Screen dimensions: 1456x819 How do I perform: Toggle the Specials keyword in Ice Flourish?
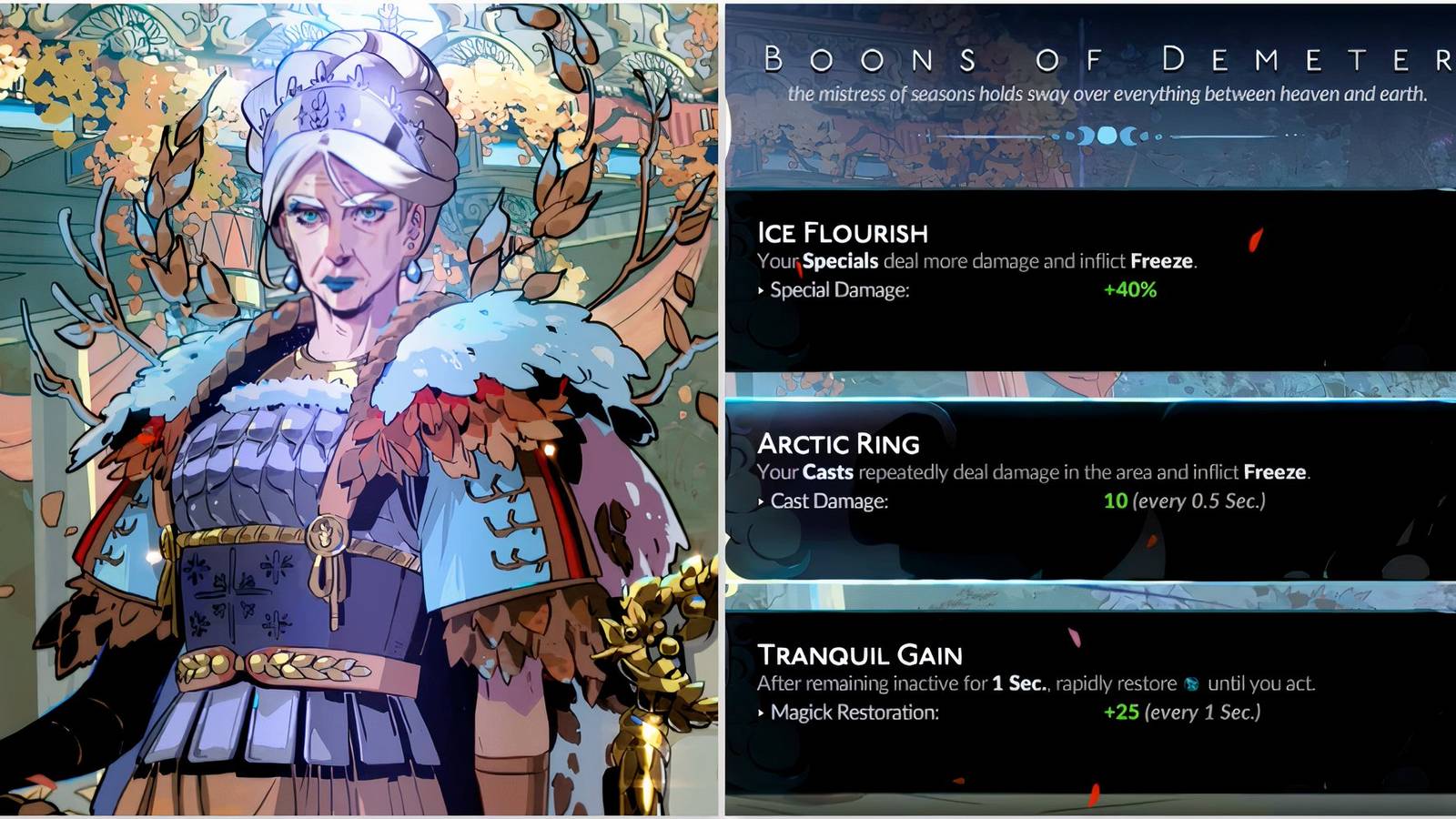coord(839,260)
